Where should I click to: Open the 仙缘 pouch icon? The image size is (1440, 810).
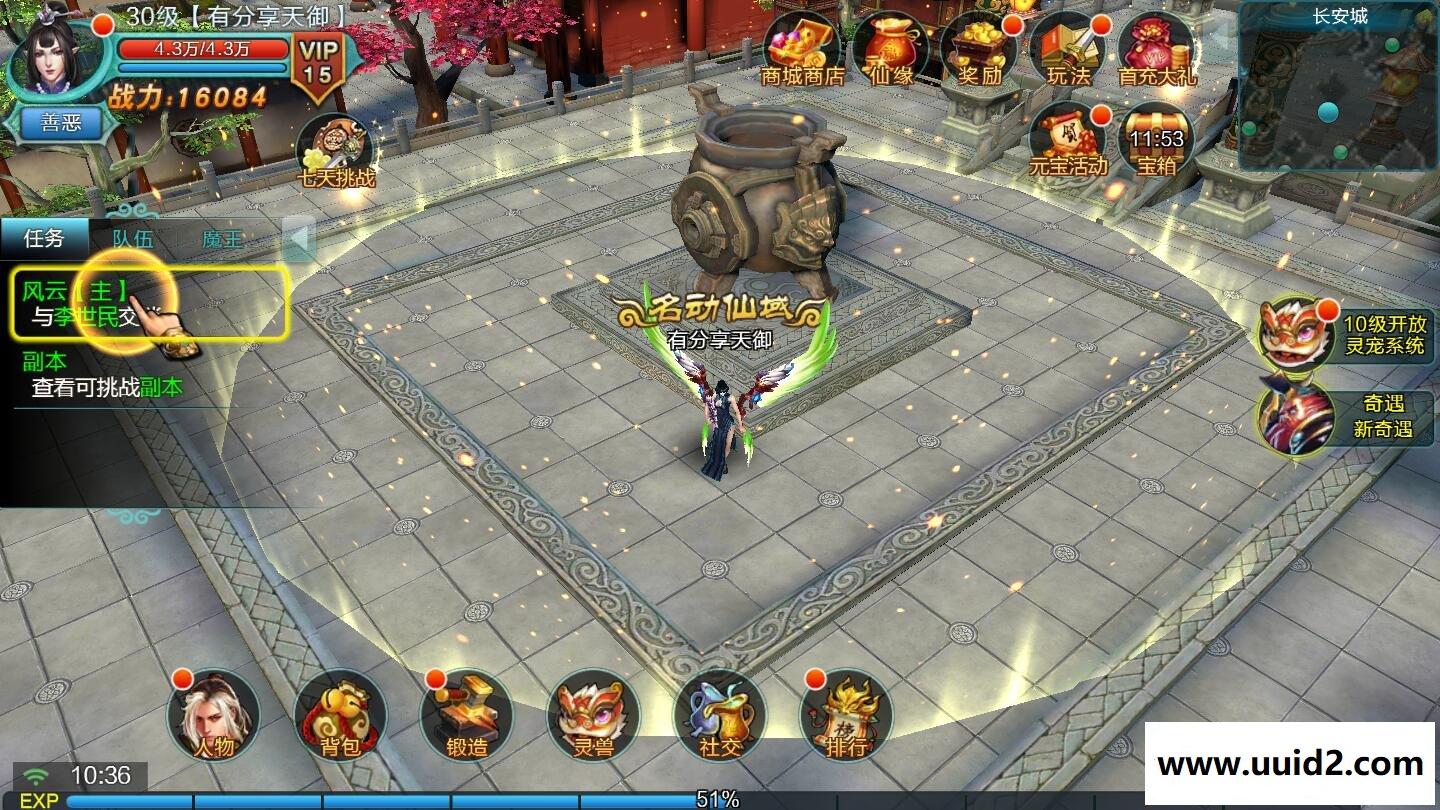pos(891,50)
